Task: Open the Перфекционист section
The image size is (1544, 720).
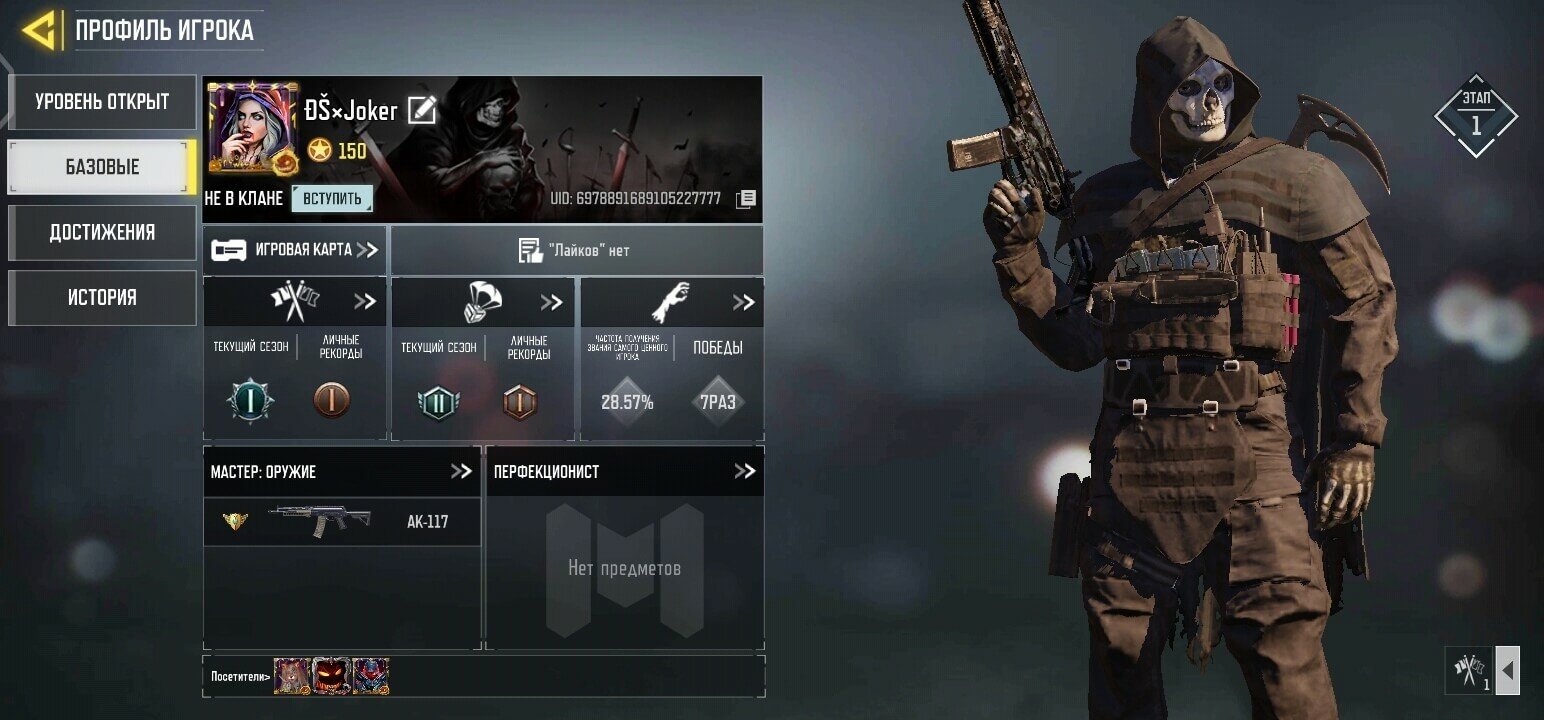Action: (744, 471)
